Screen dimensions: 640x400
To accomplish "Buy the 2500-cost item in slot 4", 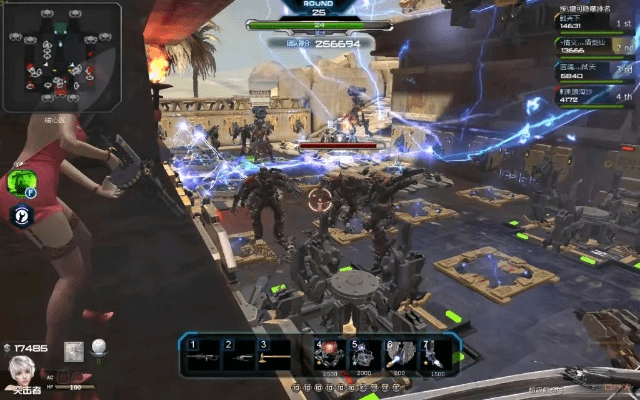I will [x=328, y=354].
